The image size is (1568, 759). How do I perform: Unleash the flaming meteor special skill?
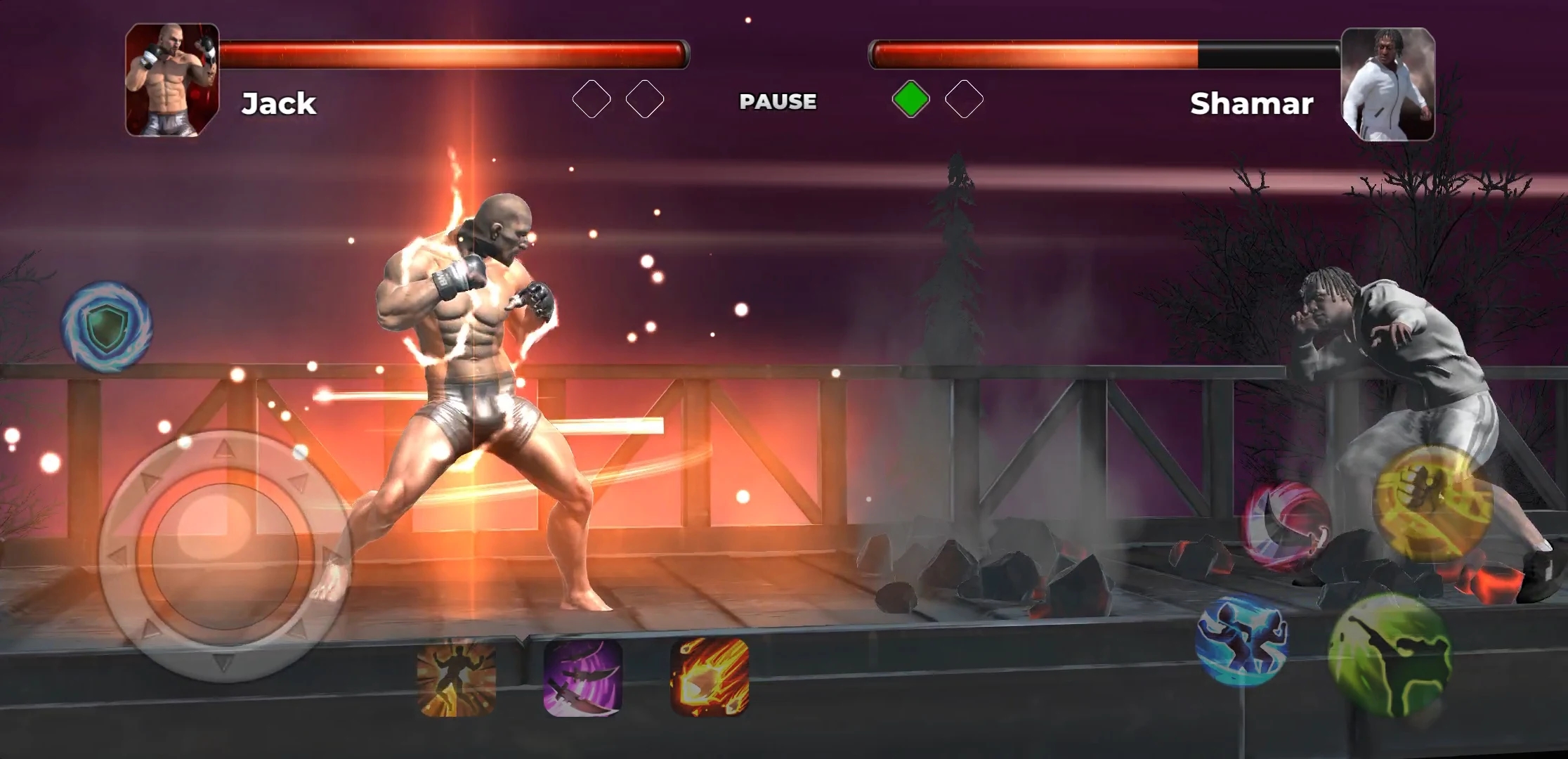click(x=710, y=677)
